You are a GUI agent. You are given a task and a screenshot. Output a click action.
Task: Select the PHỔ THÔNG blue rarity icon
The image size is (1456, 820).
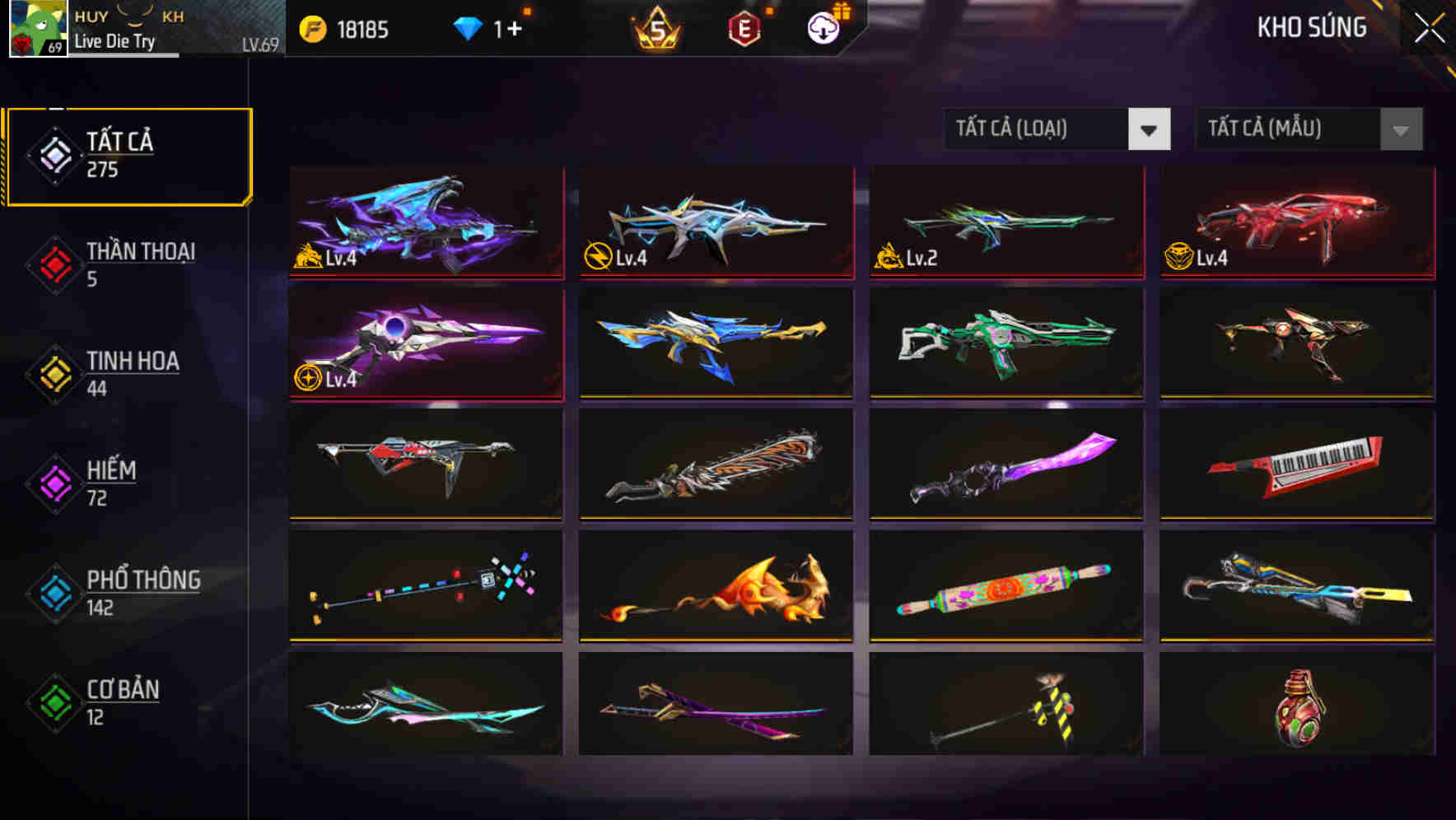coord(53,593)
